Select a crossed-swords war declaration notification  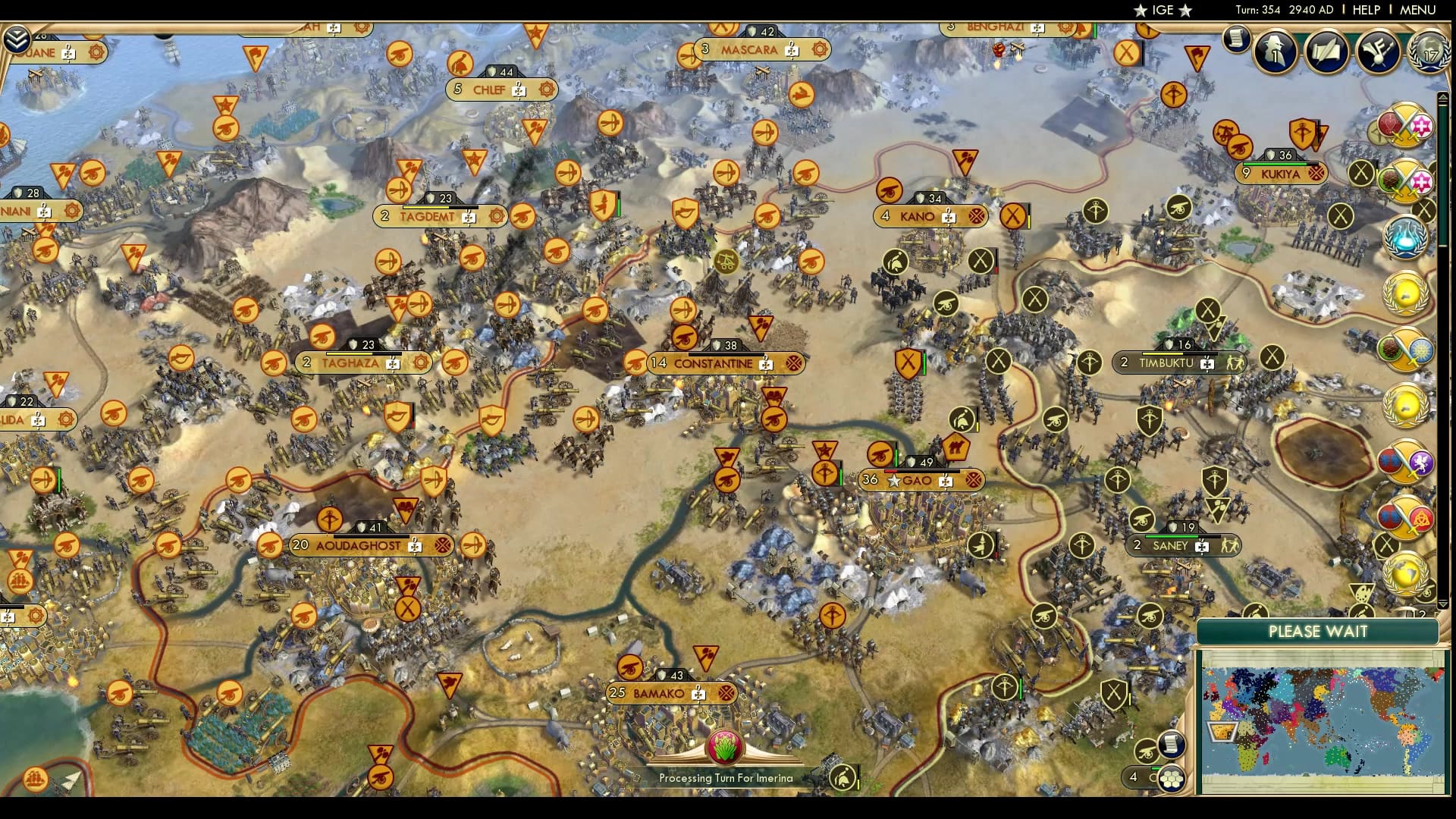1405,124
